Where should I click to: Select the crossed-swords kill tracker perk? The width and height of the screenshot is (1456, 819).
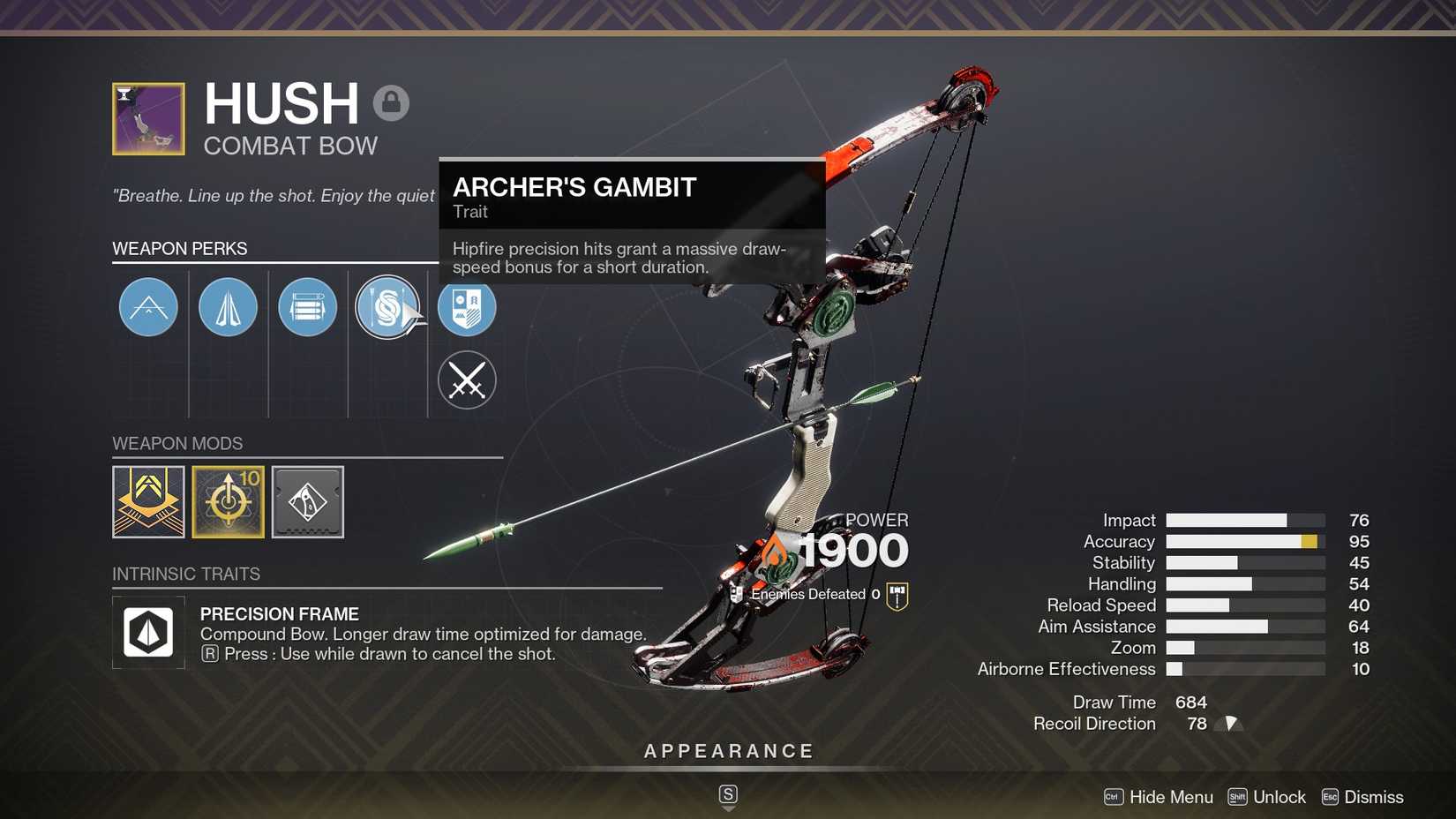pos(467,380)
